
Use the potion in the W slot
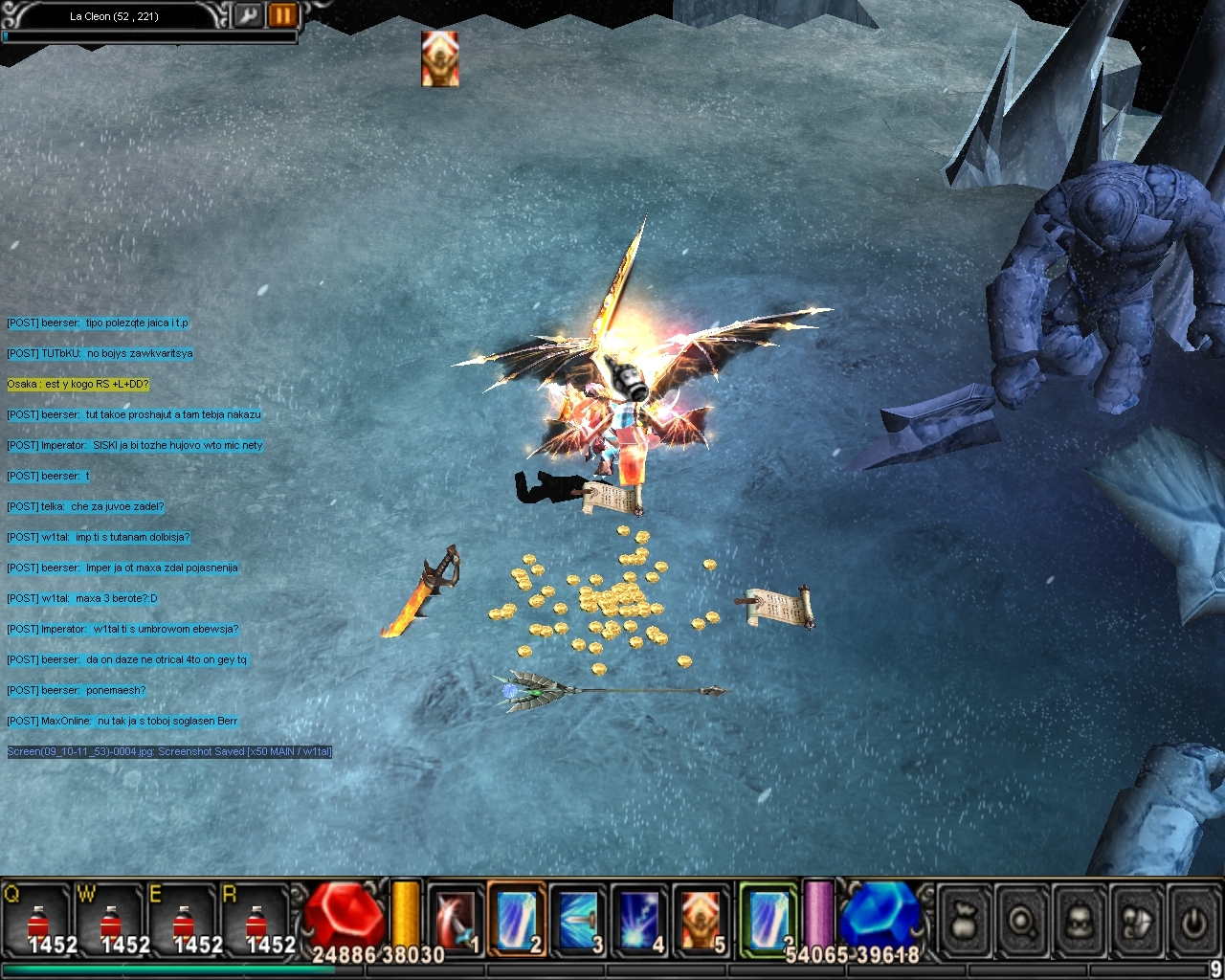111,921
